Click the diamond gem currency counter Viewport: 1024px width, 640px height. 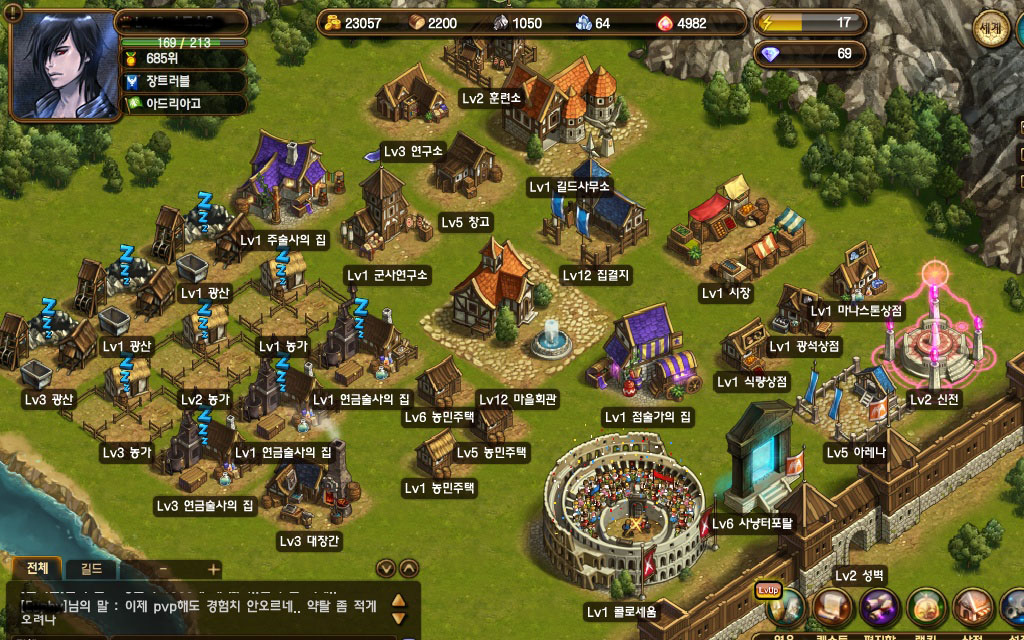[x=808, y=53]
